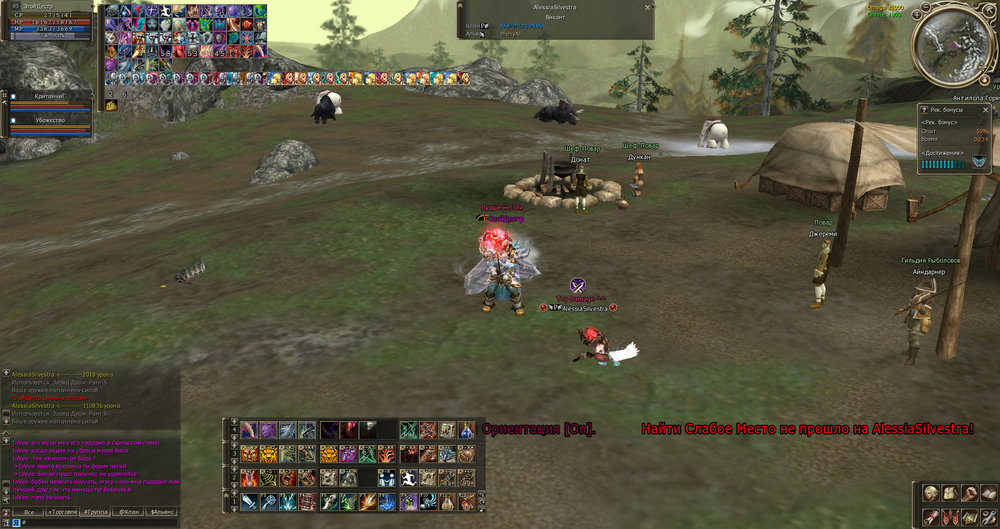Switch to the "+Торговля" chat tab
The height and width of the screenshot is (529, 1000).
[x=63, y=511]
